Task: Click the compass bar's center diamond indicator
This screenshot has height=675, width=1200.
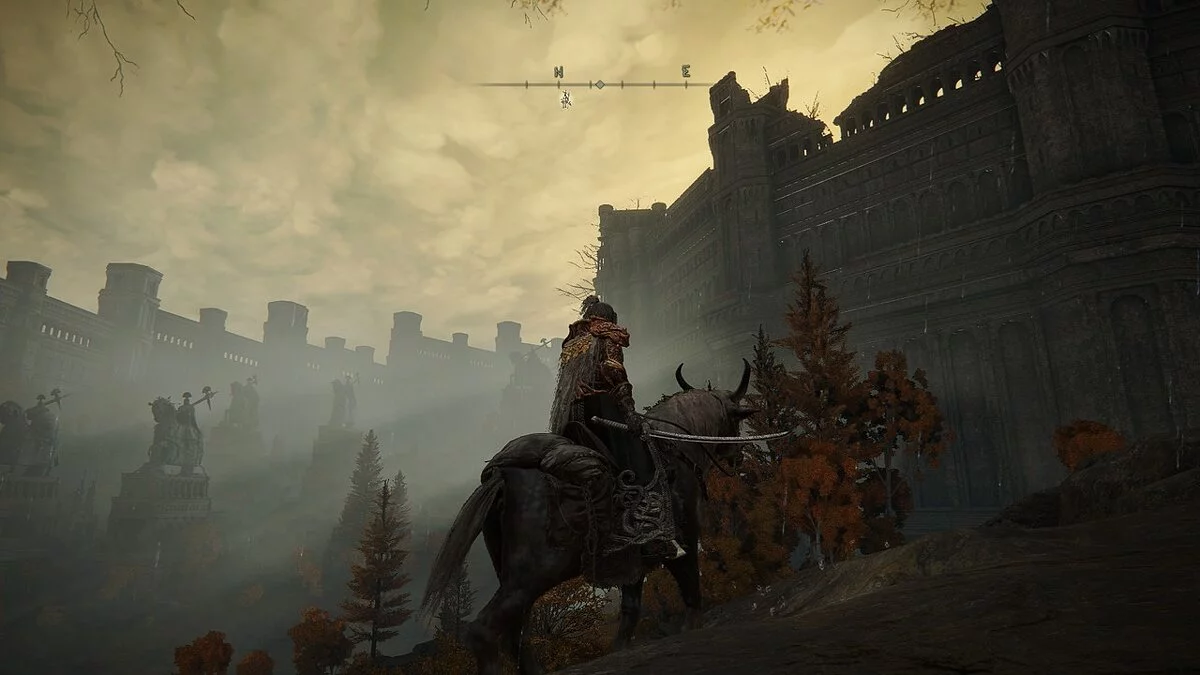Action: point(599,84)
